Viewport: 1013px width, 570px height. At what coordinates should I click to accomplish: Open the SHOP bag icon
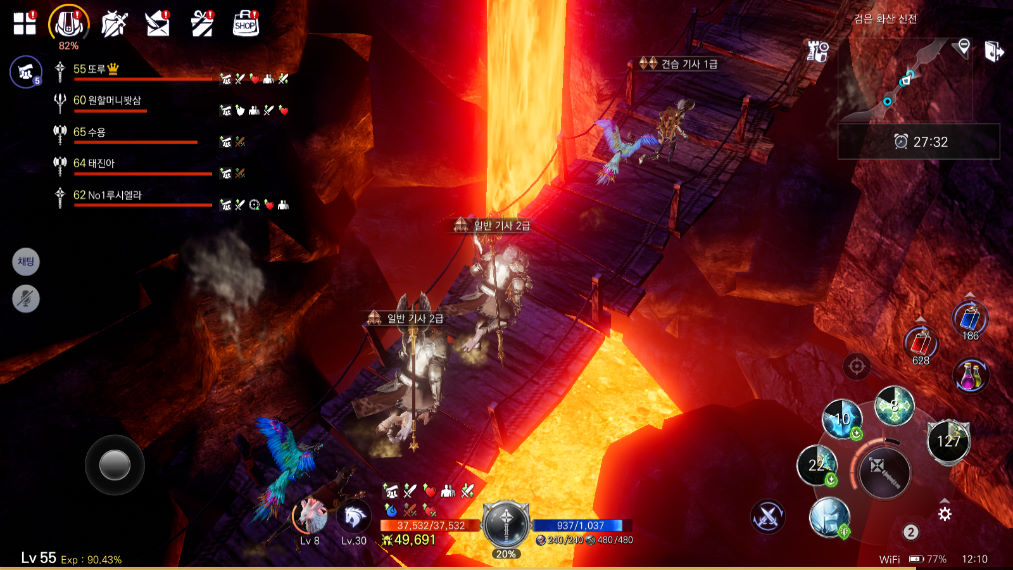[x=246, y=24]
